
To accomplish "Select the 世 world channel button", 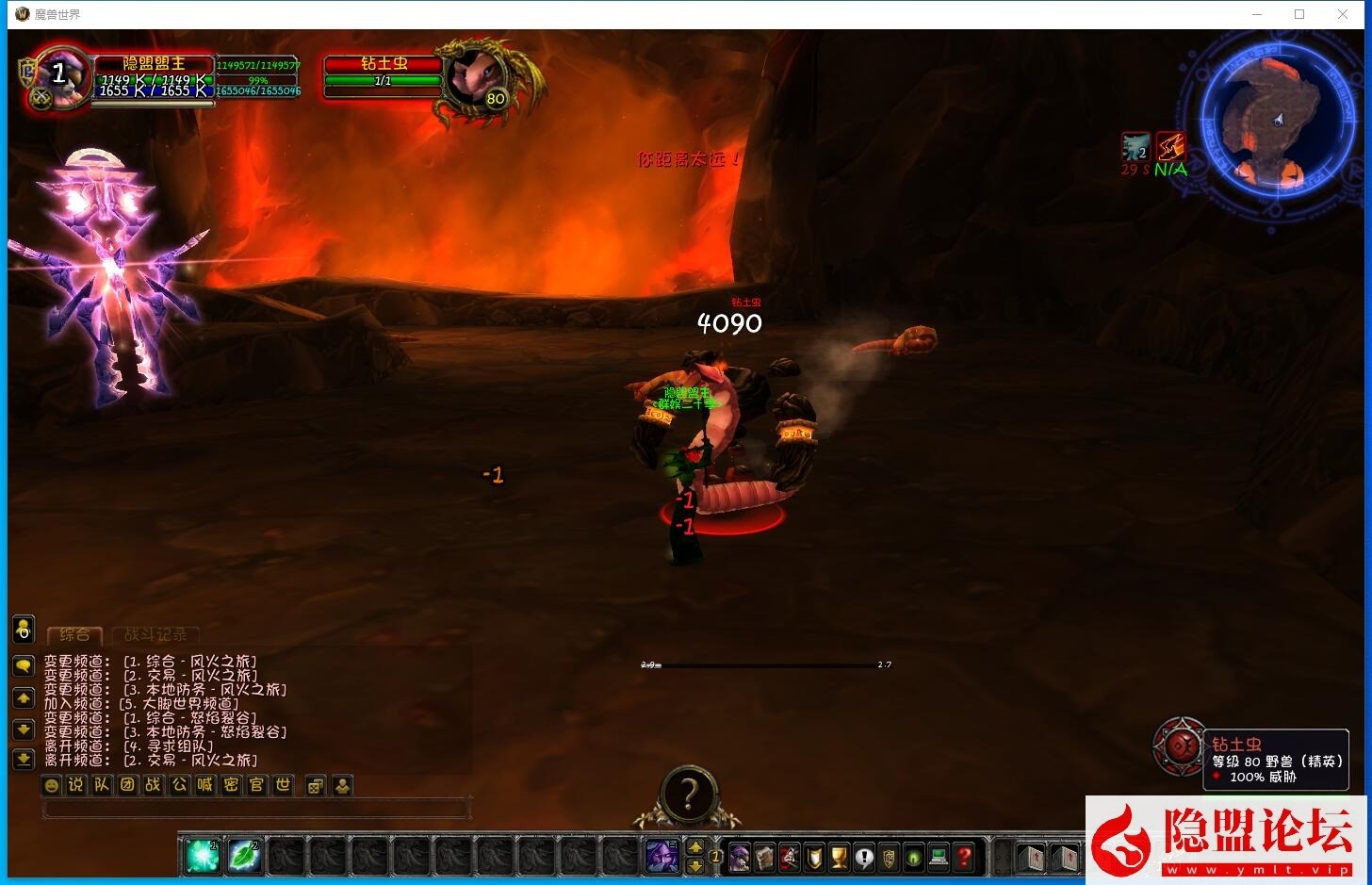I will pos(283,785).
